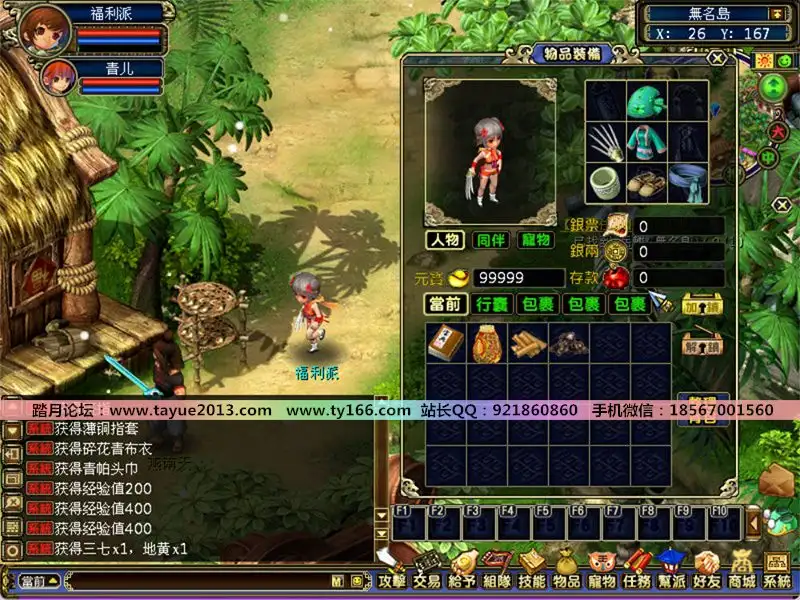The image size is (800, 600).
Task: Select the book item in the bag
Action: 445,342
